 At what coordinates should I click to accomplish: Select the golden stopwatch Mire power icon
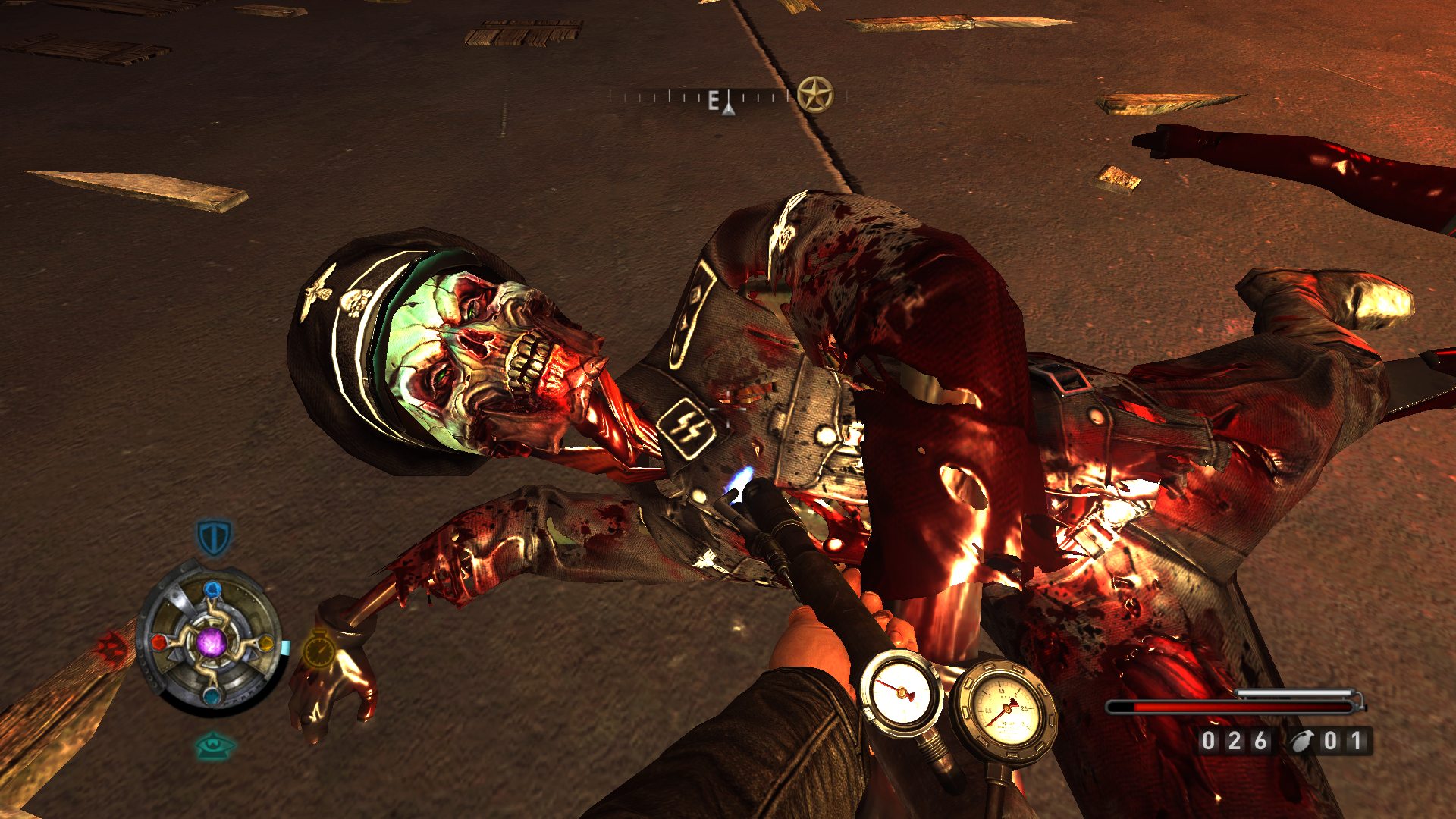pos(319,650)
